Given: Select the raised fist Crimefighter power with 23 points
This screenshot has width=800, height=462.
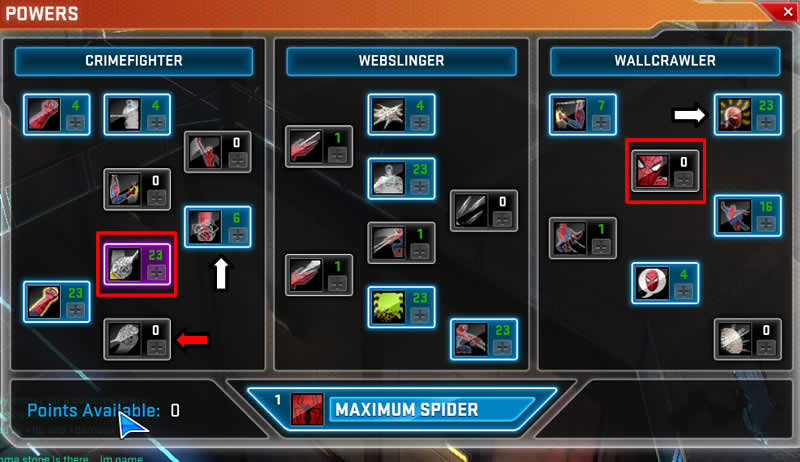Looking at the screenshot, I should click(x=41, y=301).
